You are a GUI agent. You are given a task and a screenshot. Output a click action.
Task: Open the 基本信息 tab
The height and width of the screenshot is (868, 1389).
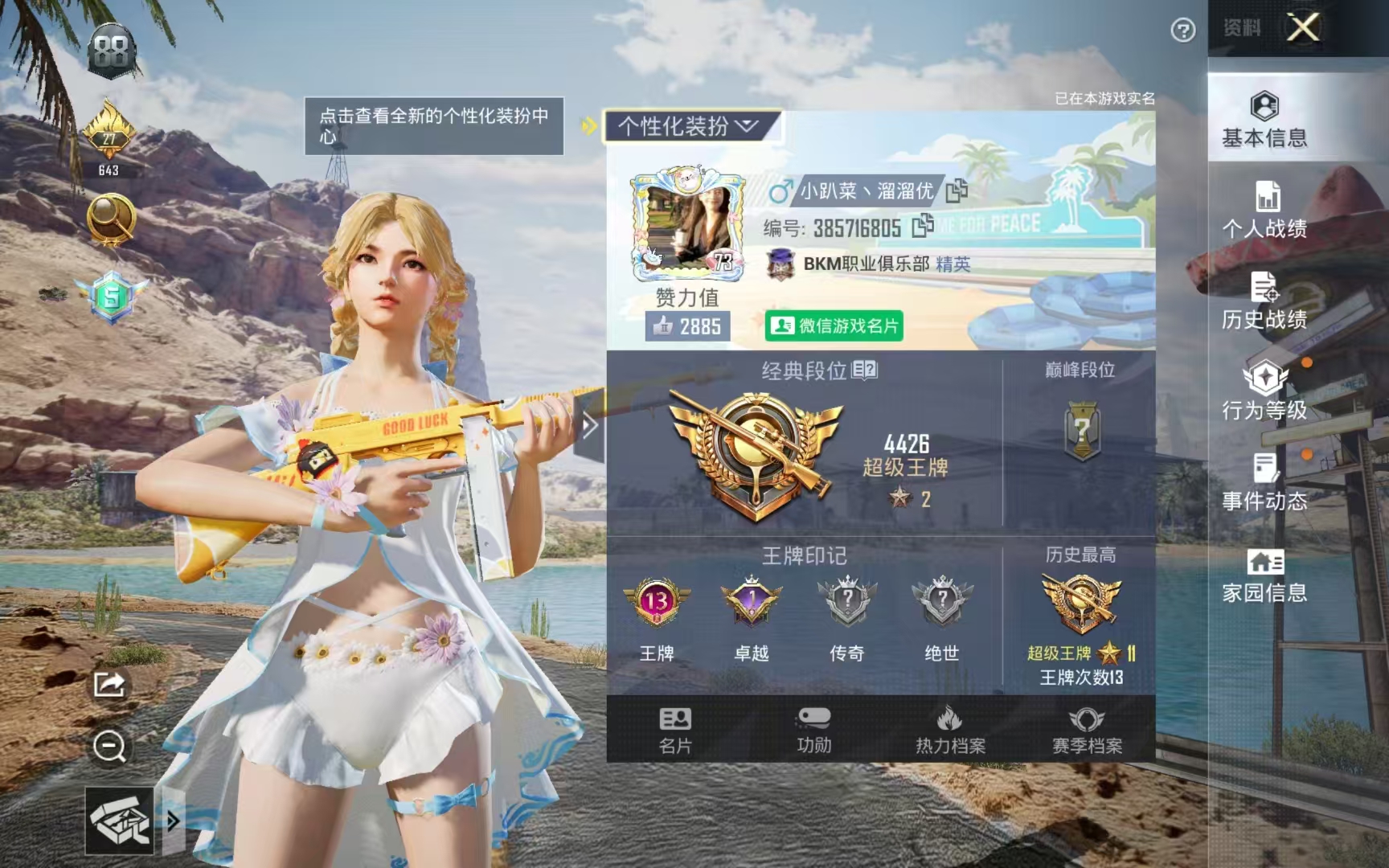pos(1264,119)
